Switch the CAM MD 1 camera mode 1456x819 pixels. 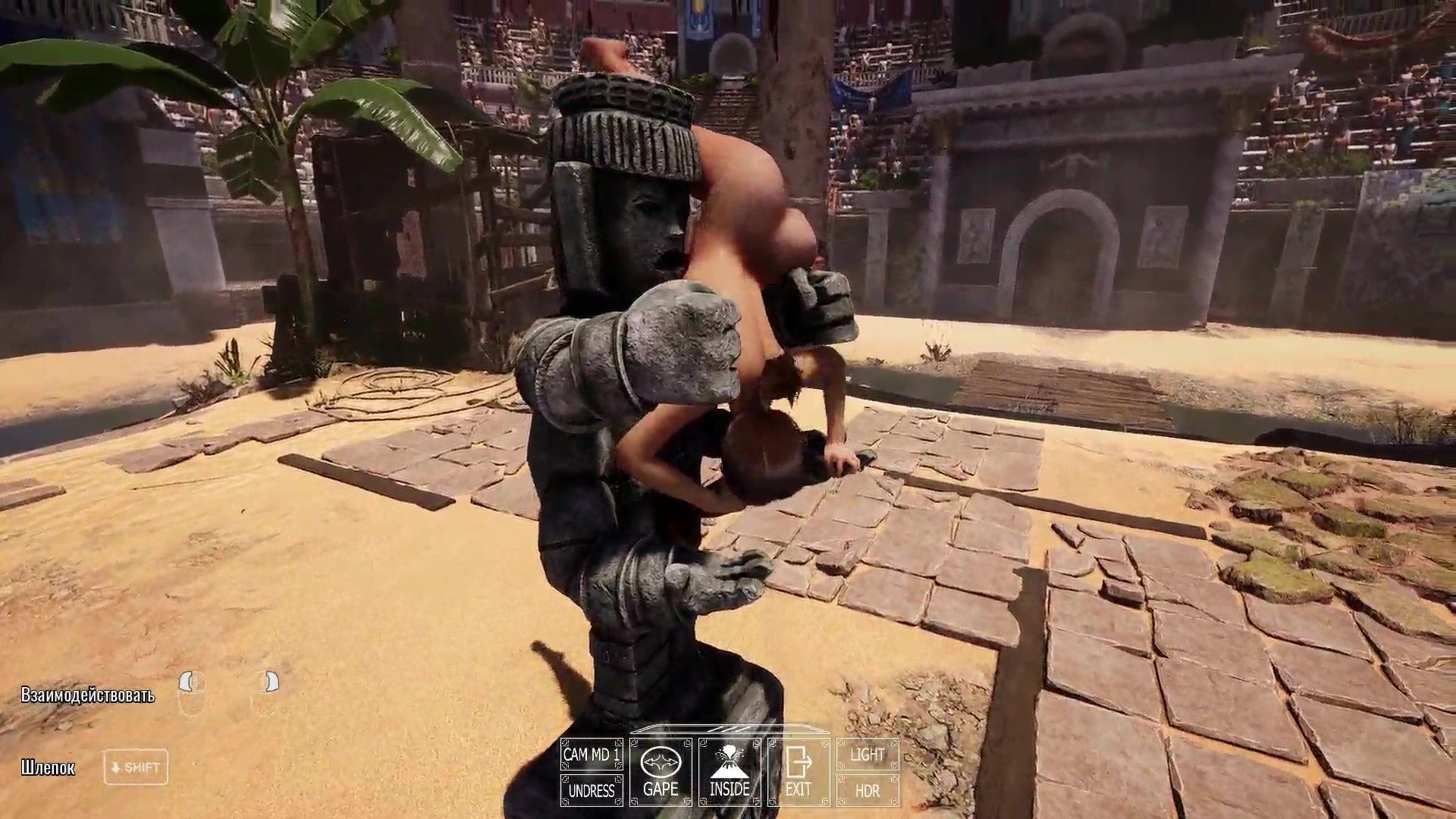point(591,755)
